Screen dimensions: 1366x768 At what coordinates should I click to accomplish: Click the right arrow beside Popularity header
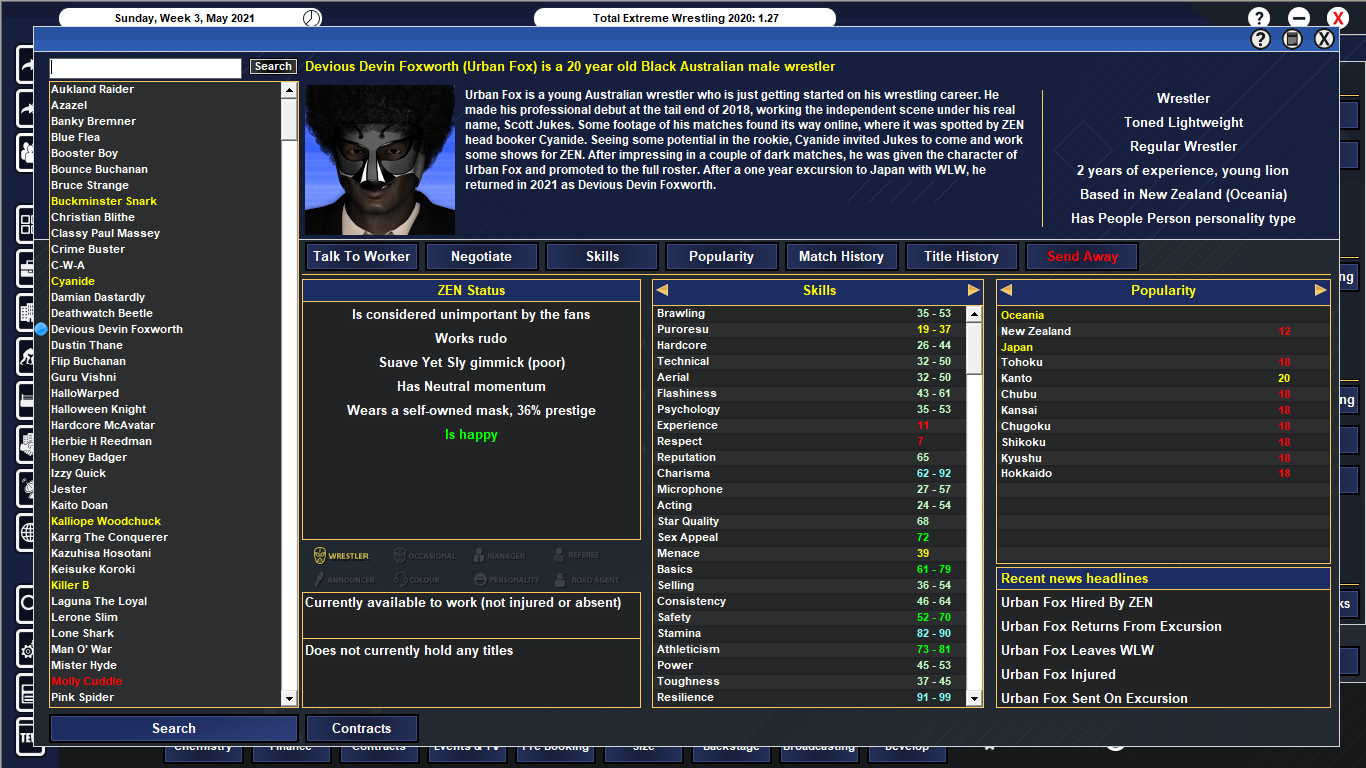[1319, 290]
